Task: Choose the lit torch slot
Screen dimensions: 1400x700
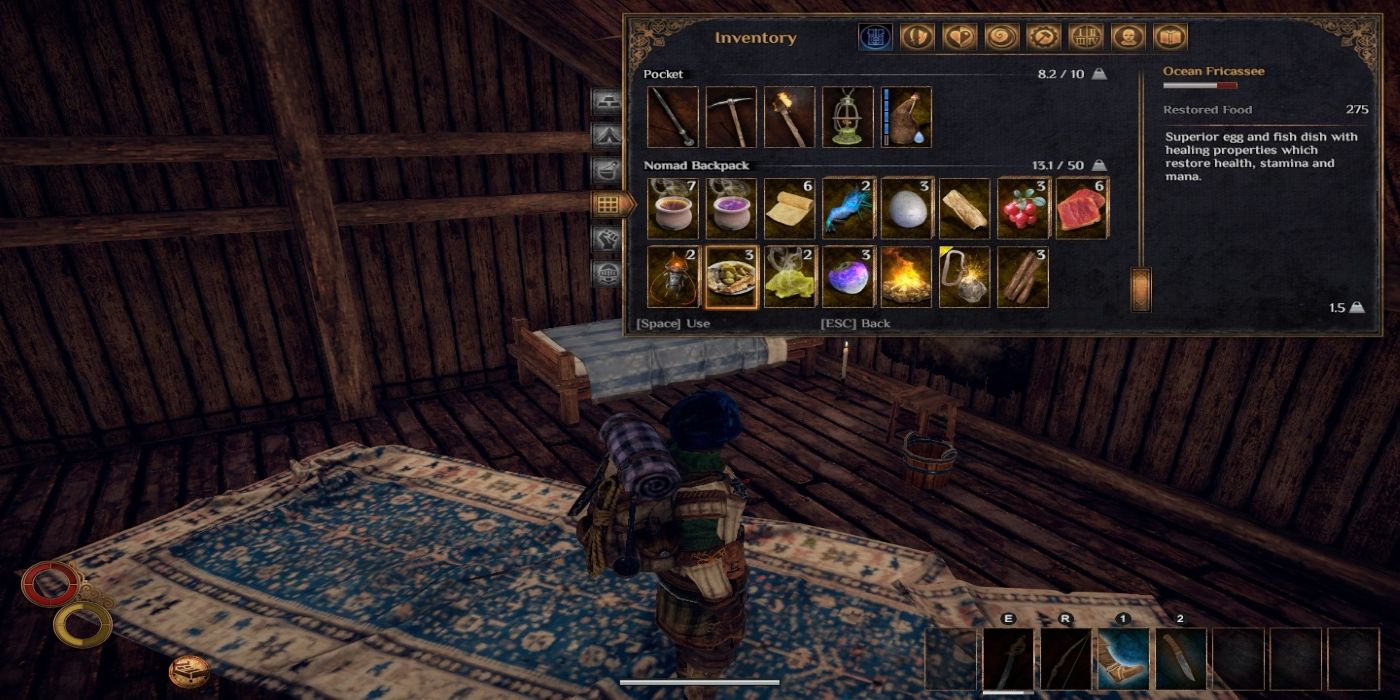Action: [789, 117]
